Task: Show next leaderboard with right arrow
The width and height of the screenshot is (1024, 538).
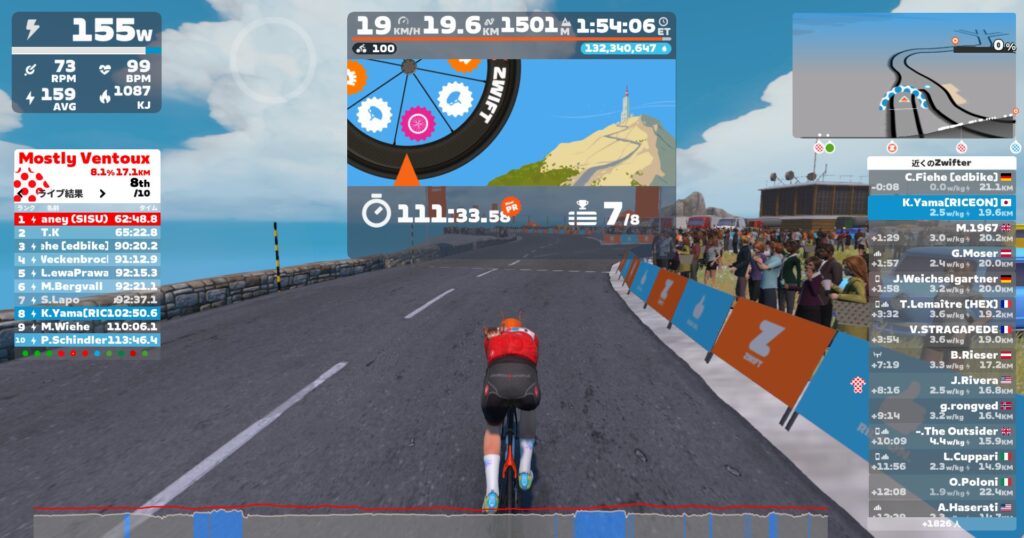Action: click(101, 194)
